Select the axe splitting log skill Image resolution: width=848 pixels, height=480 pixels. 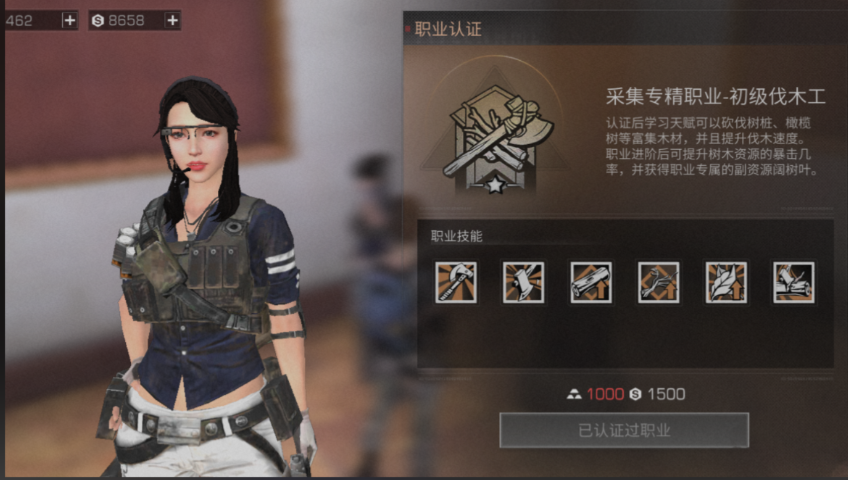click(793, 282)
